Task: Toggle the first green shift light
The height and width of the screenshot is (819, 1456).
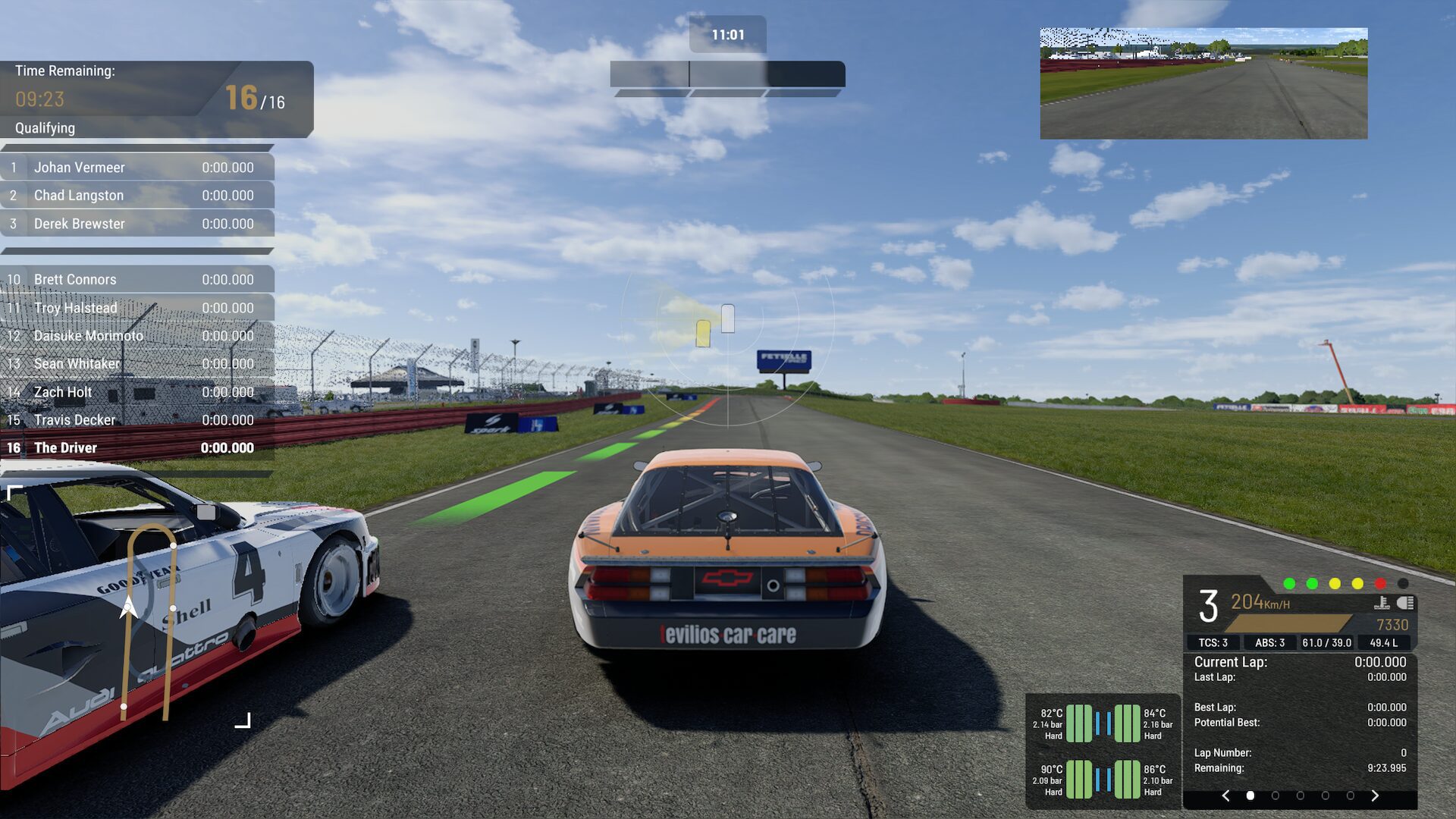Action: click(x=1289, y=583)
